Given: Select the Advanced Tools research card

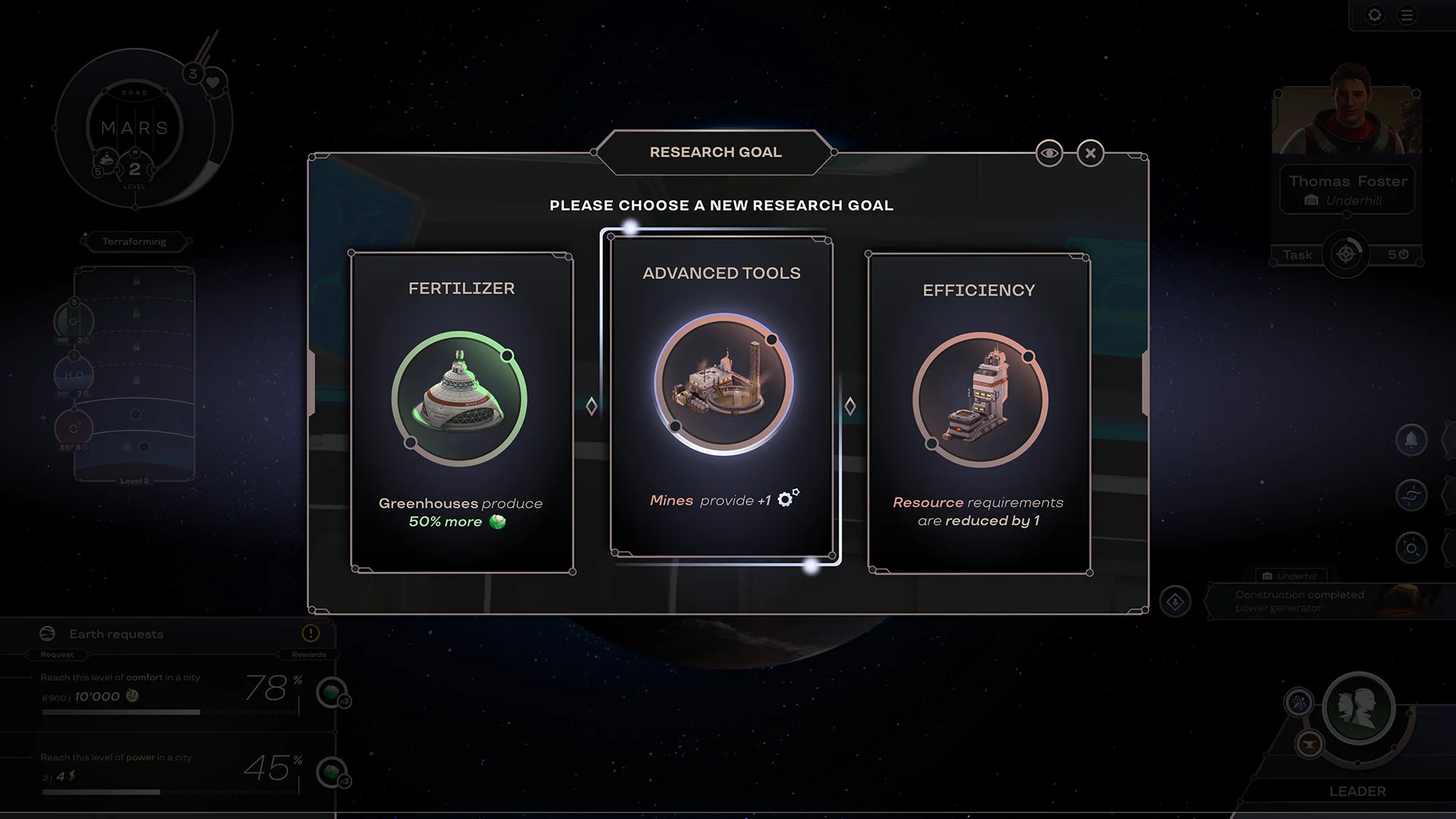Looking at the screenshot, I should pos(721,397).
